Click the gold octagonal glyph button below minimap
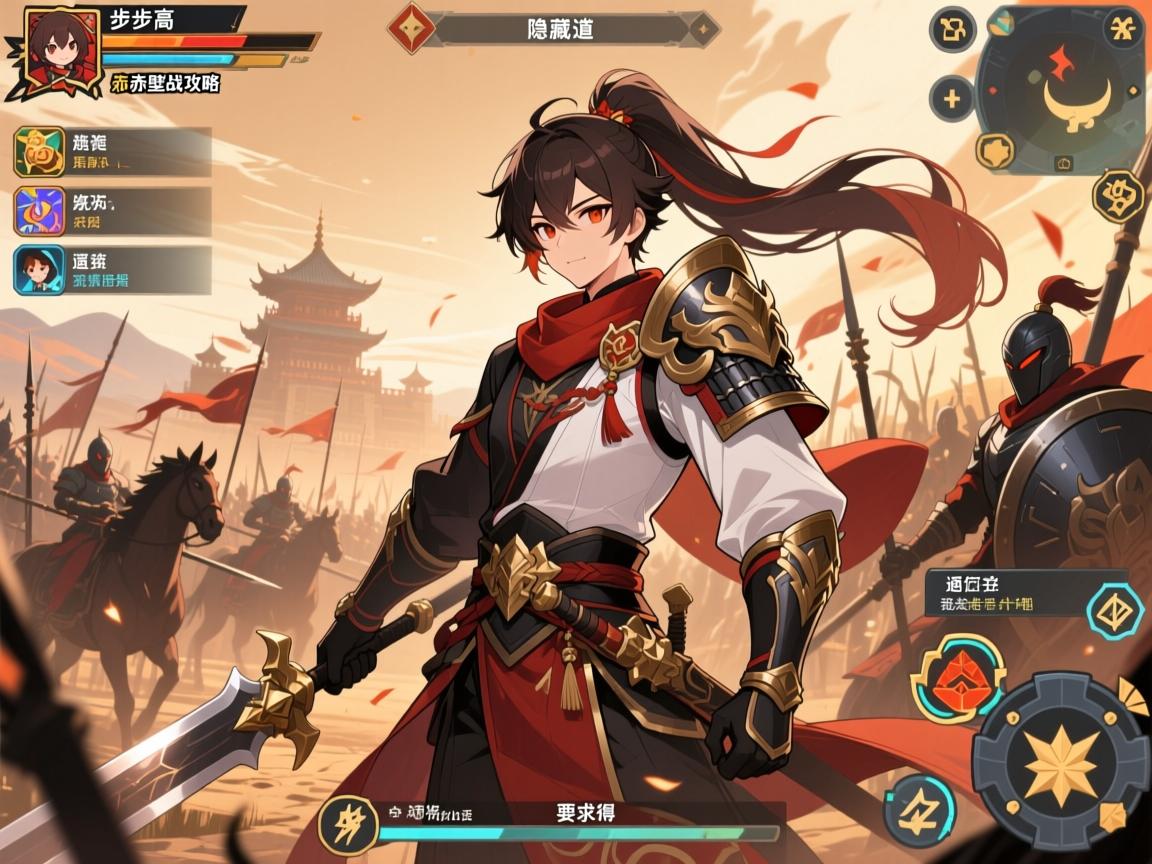This screenshot has width=1152, height=864. point(1118,196)
